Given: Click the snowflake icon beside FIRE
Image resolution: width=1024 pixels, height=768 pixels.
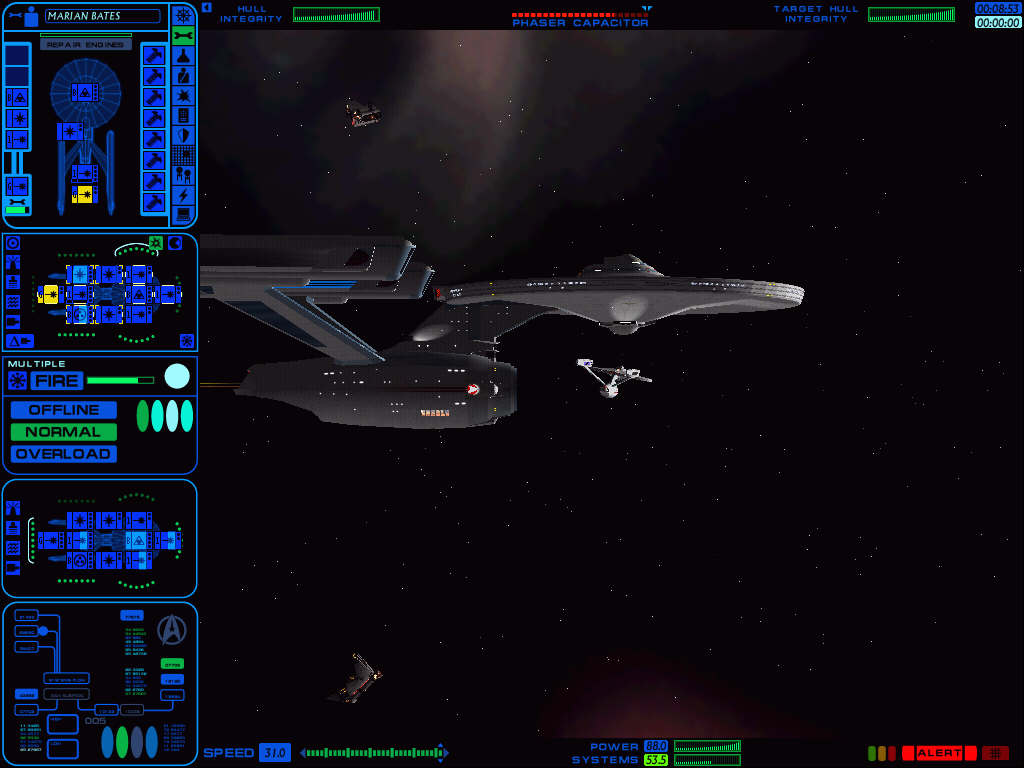Looking at the screenshot, I should [17, 380].
